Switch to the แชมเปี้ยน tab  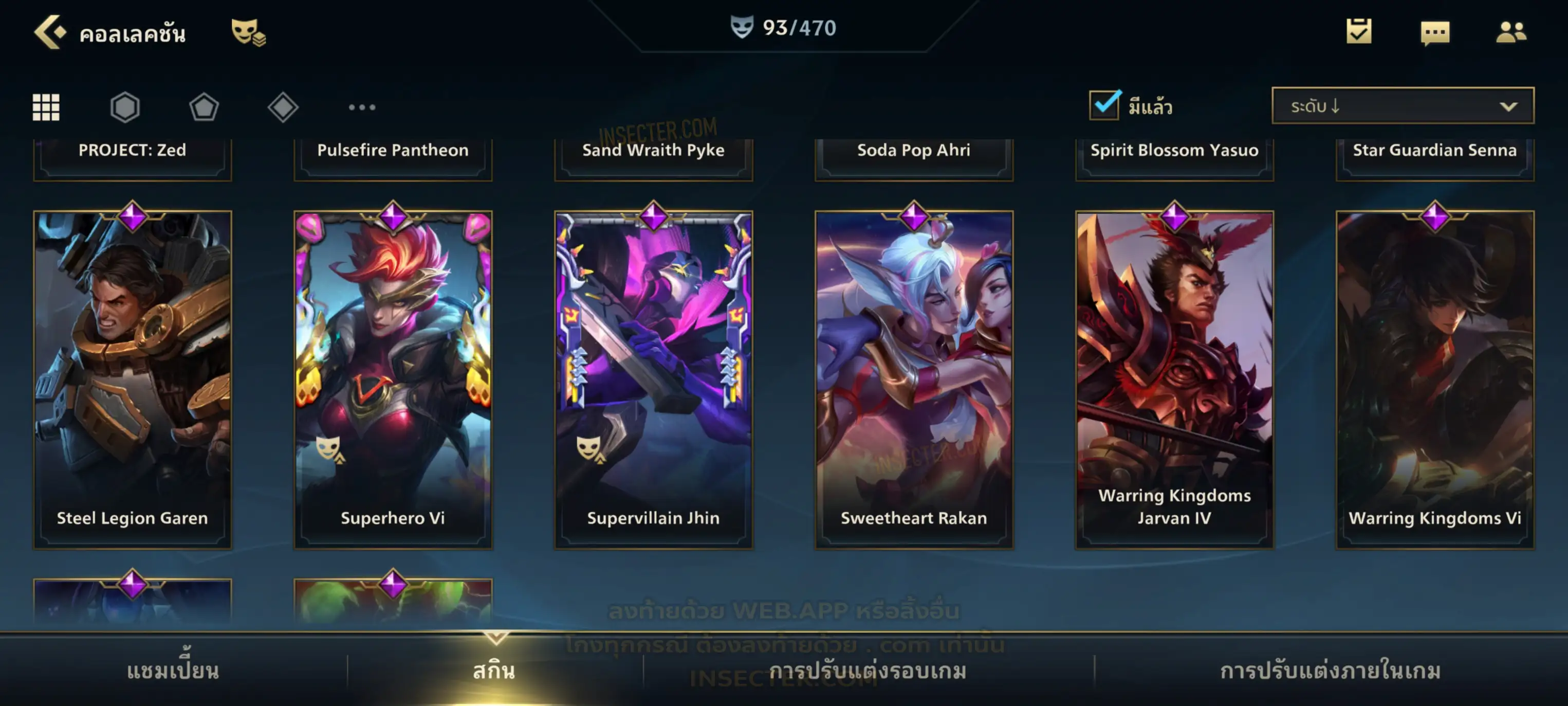coord(173,671)
